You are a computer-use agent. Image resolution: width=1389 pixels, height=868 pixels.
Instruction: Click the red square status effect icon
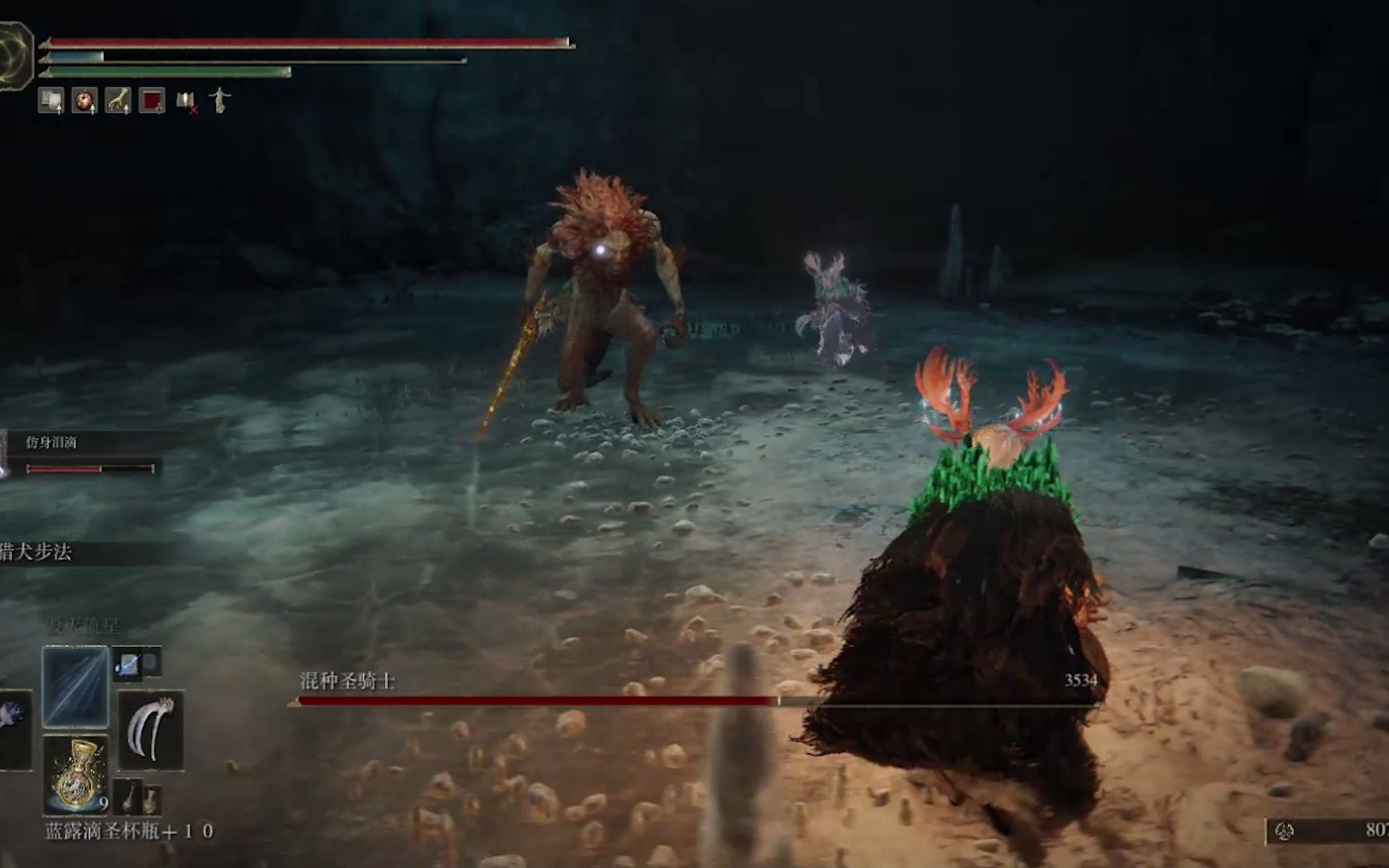pos(152,100)
